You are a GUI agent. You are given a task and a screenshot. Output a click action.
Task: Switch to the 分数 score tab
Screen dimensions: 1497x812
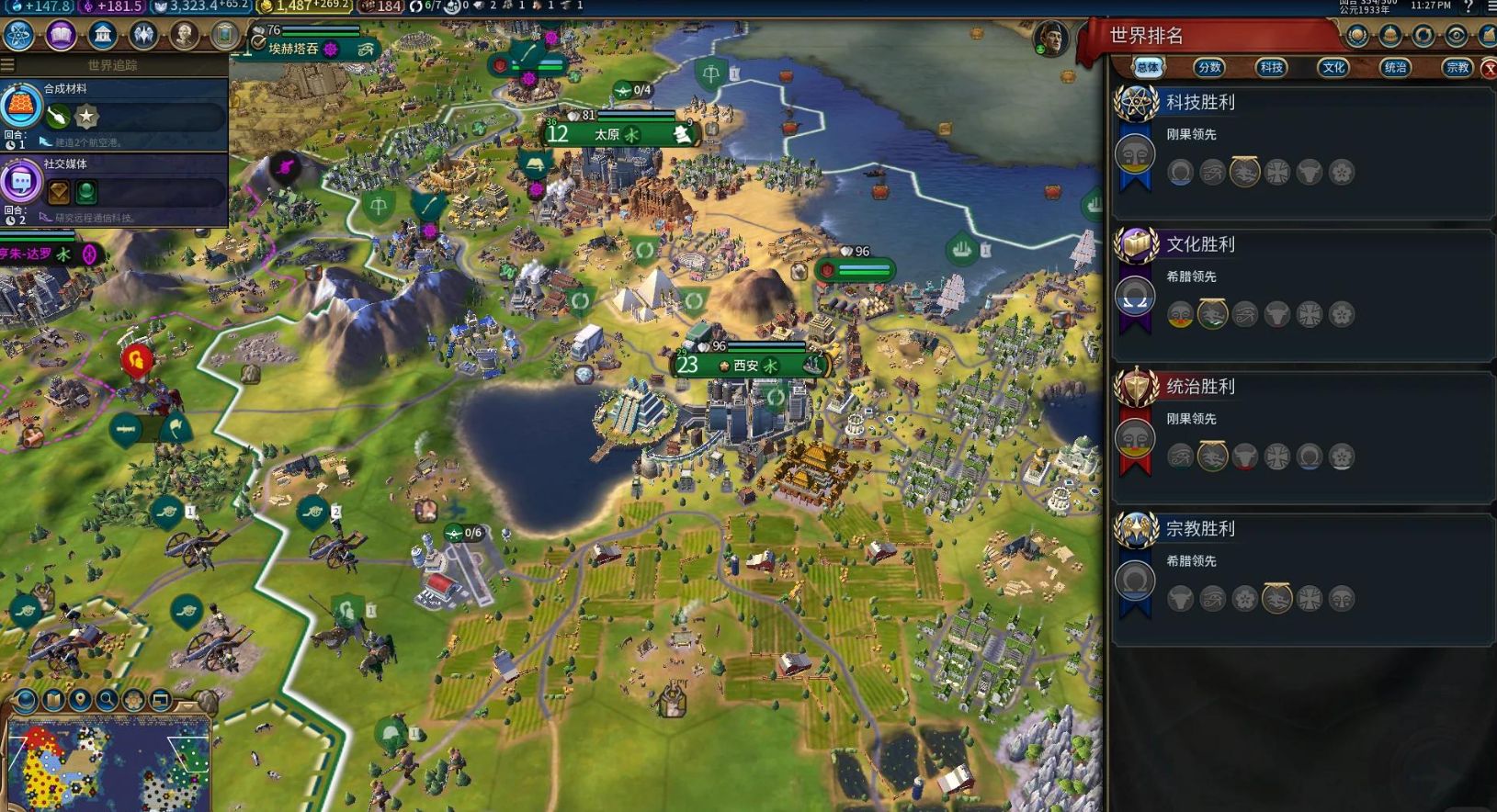(1209, 67)
